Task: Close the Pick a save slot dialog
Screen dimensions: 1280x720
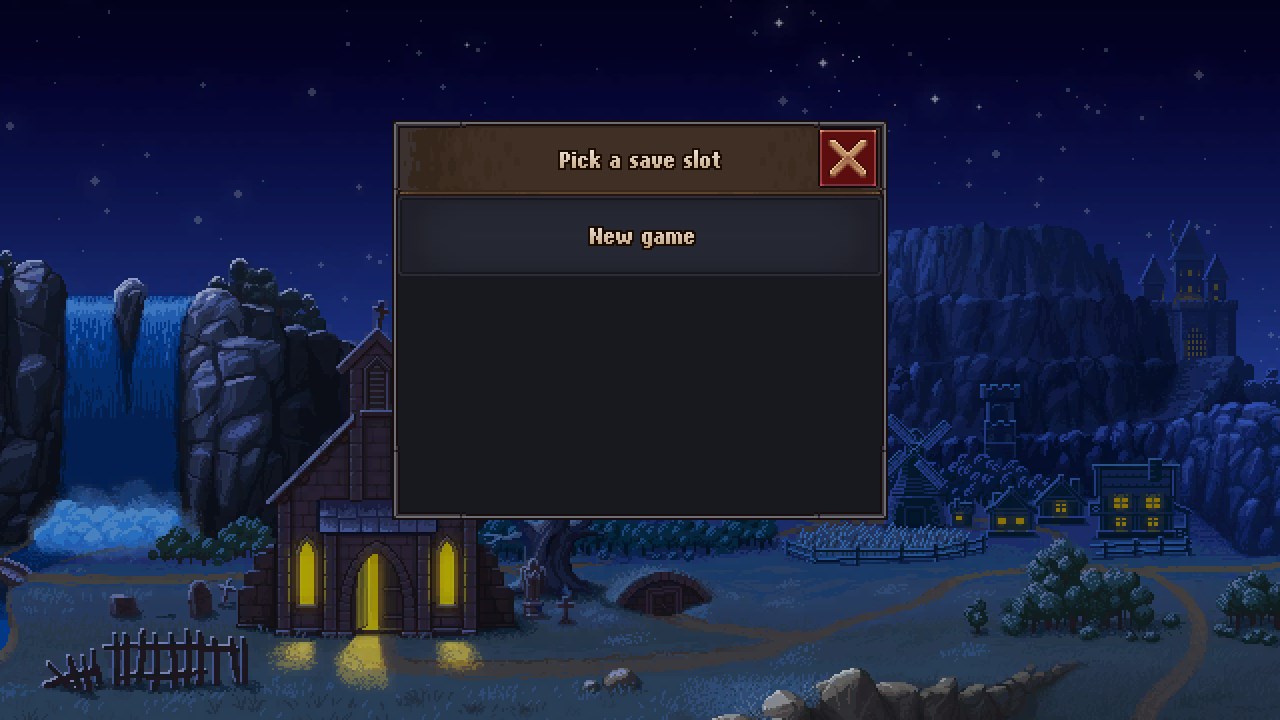Action: pyautogui.click(x=848, y=158)
